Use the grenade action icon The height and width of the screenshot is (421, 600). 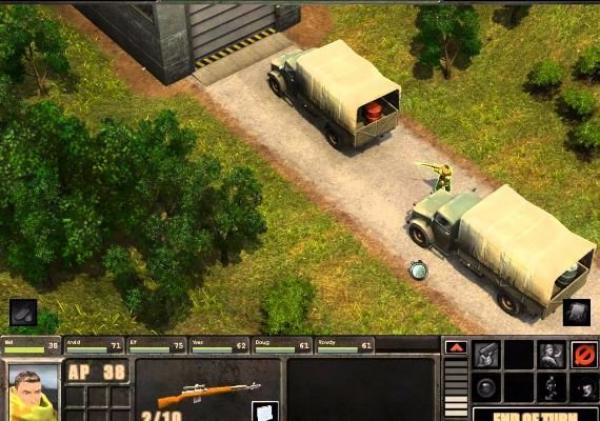[487, 387]
